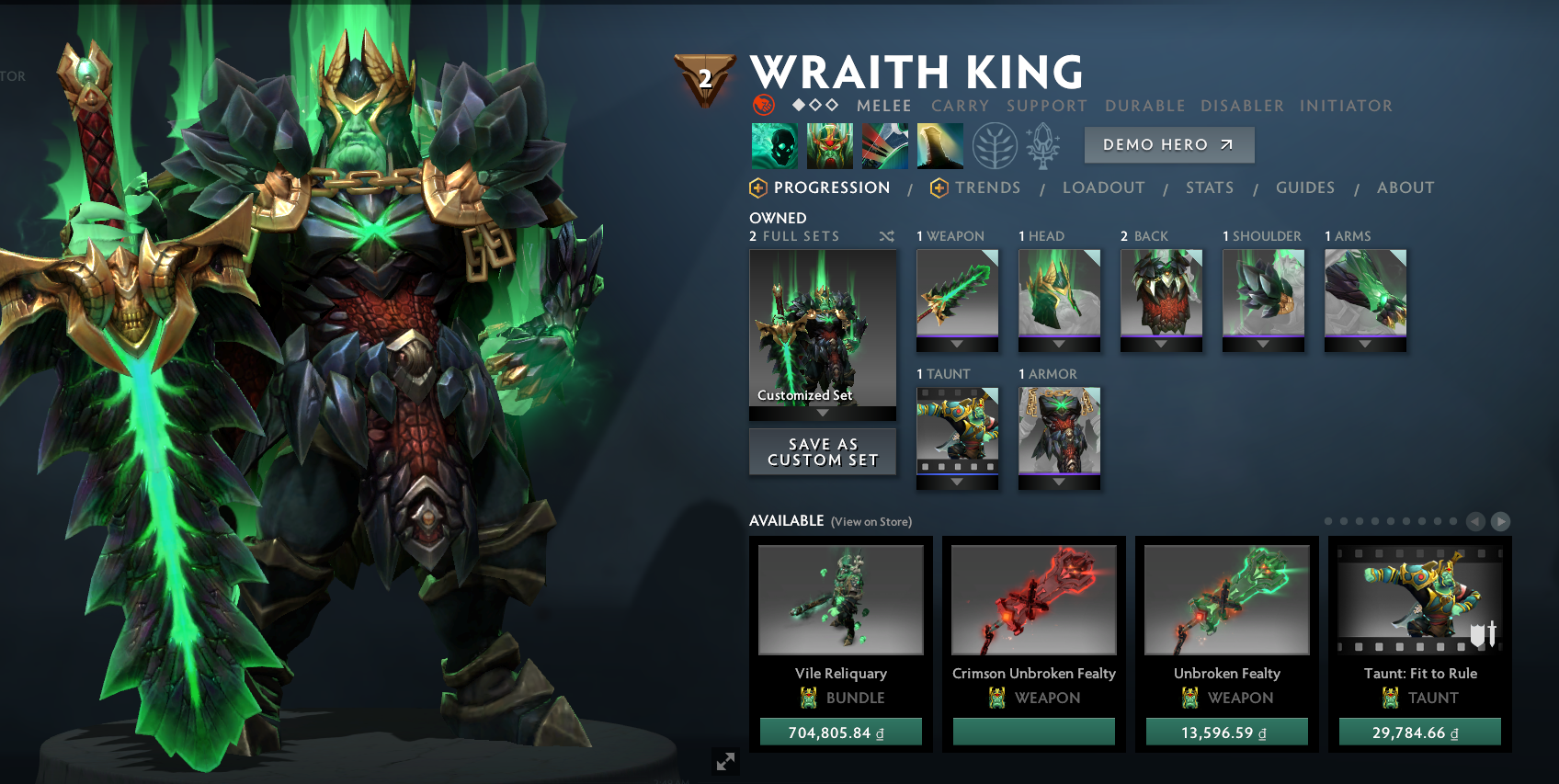Select the Wraithfire Blast ability icon
1559x784 pixels.
point(775,144)
